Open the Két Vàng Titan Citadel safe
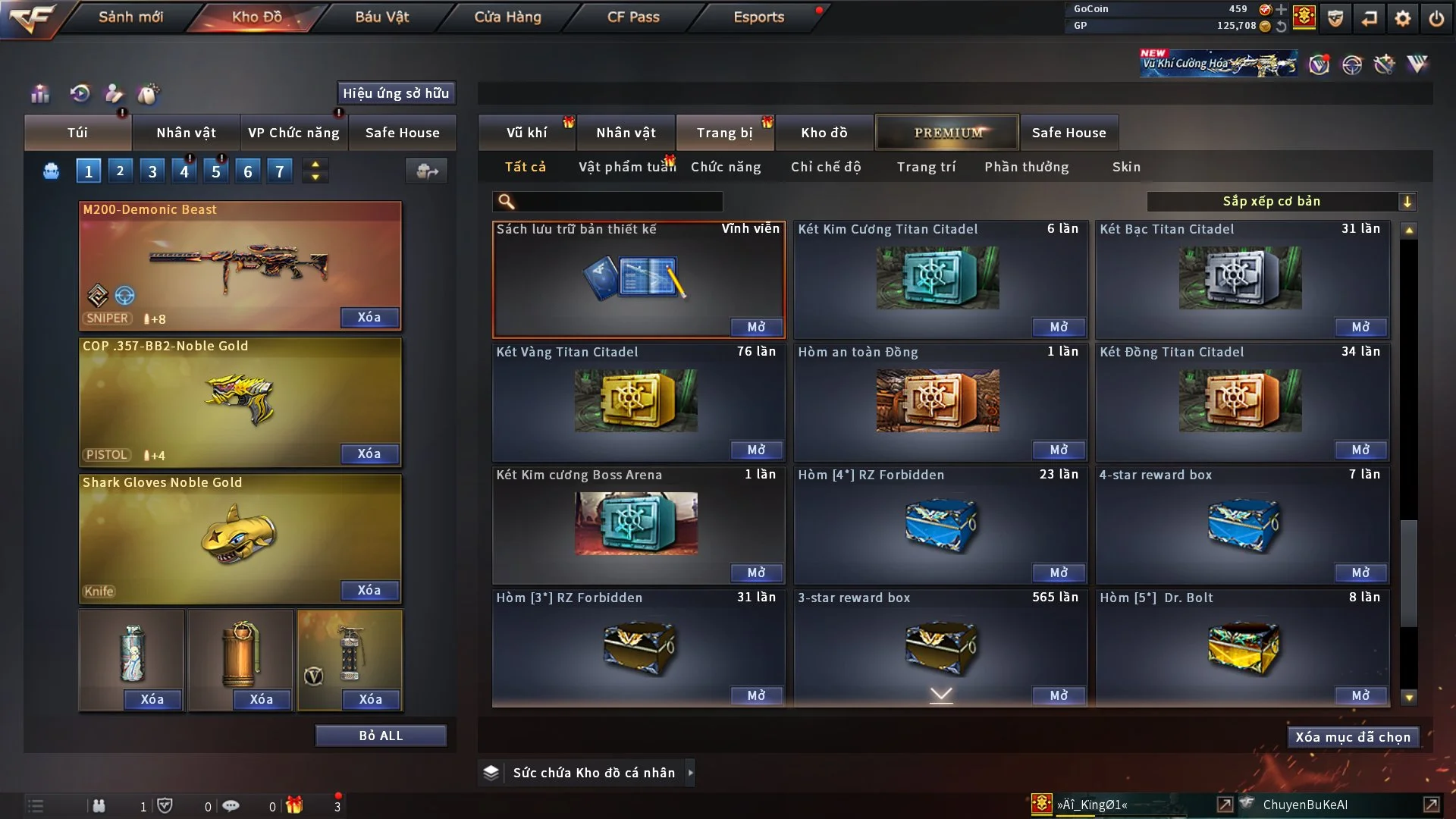The image size is (1456, 819). (x=756, y=450)
